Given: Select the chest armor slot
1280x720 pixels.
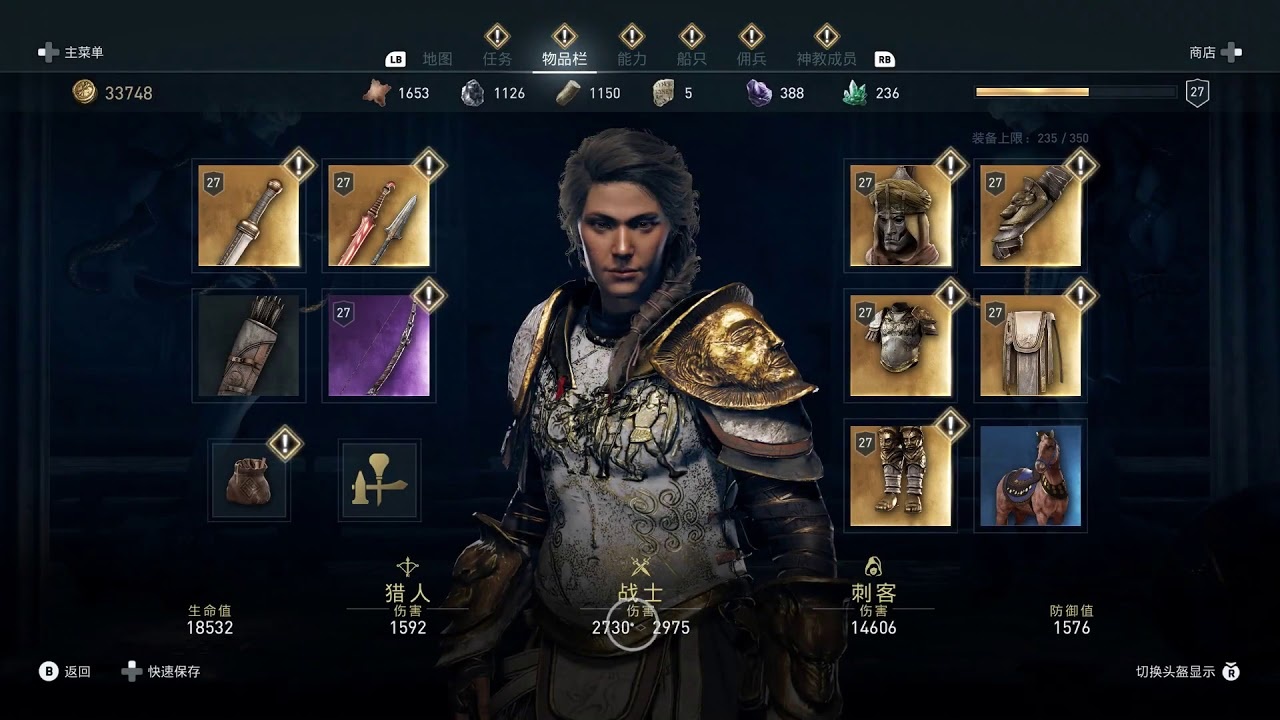Looking at the screenshot, I should (901, 345).
